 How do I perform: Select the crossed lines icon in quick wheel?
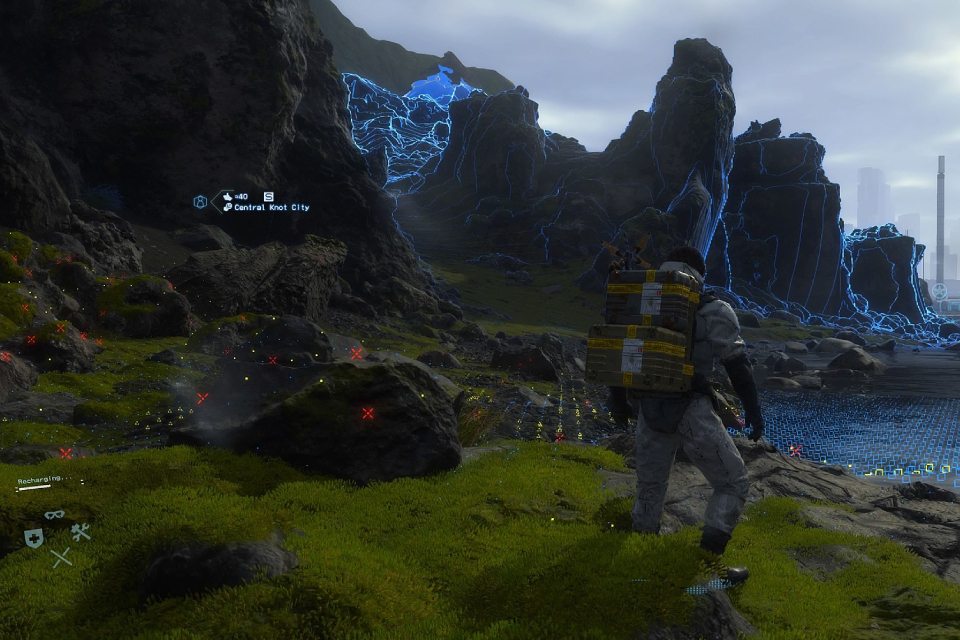[61, 558]
